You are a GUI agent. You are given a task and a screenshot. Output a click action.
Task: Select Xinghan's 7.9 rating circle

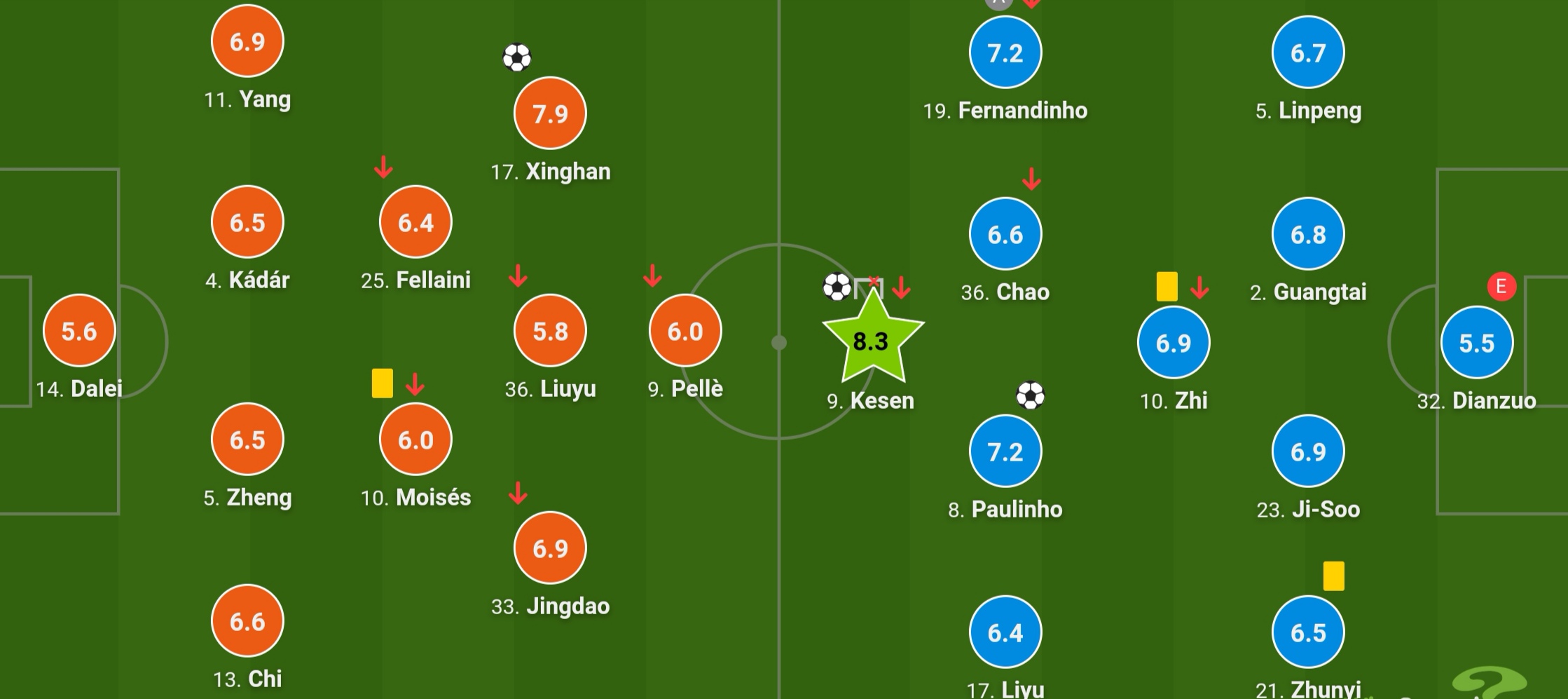[550, 113]
